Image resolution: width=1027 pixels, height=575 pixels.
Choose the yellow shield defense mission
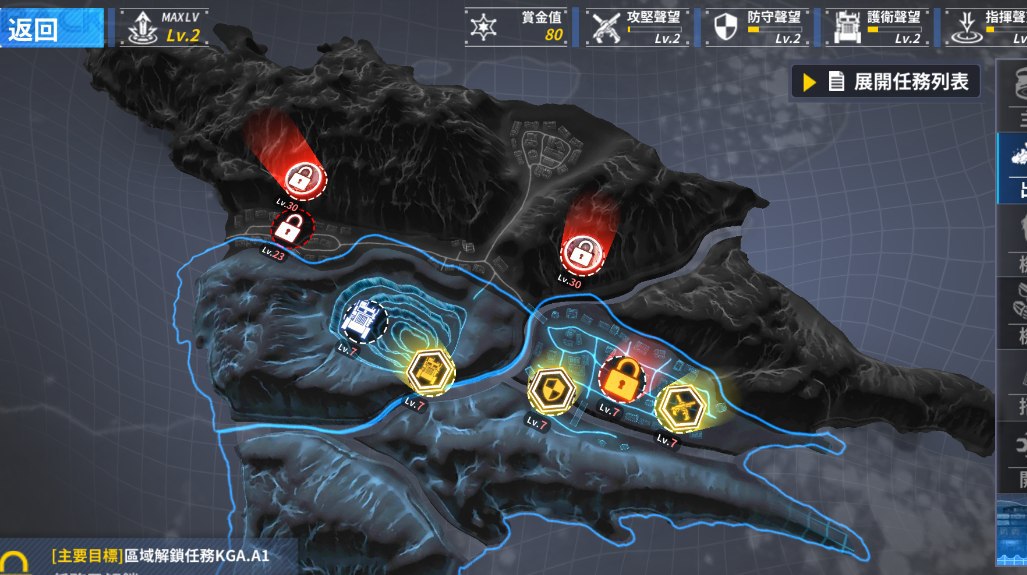click(x=551, y=387)
